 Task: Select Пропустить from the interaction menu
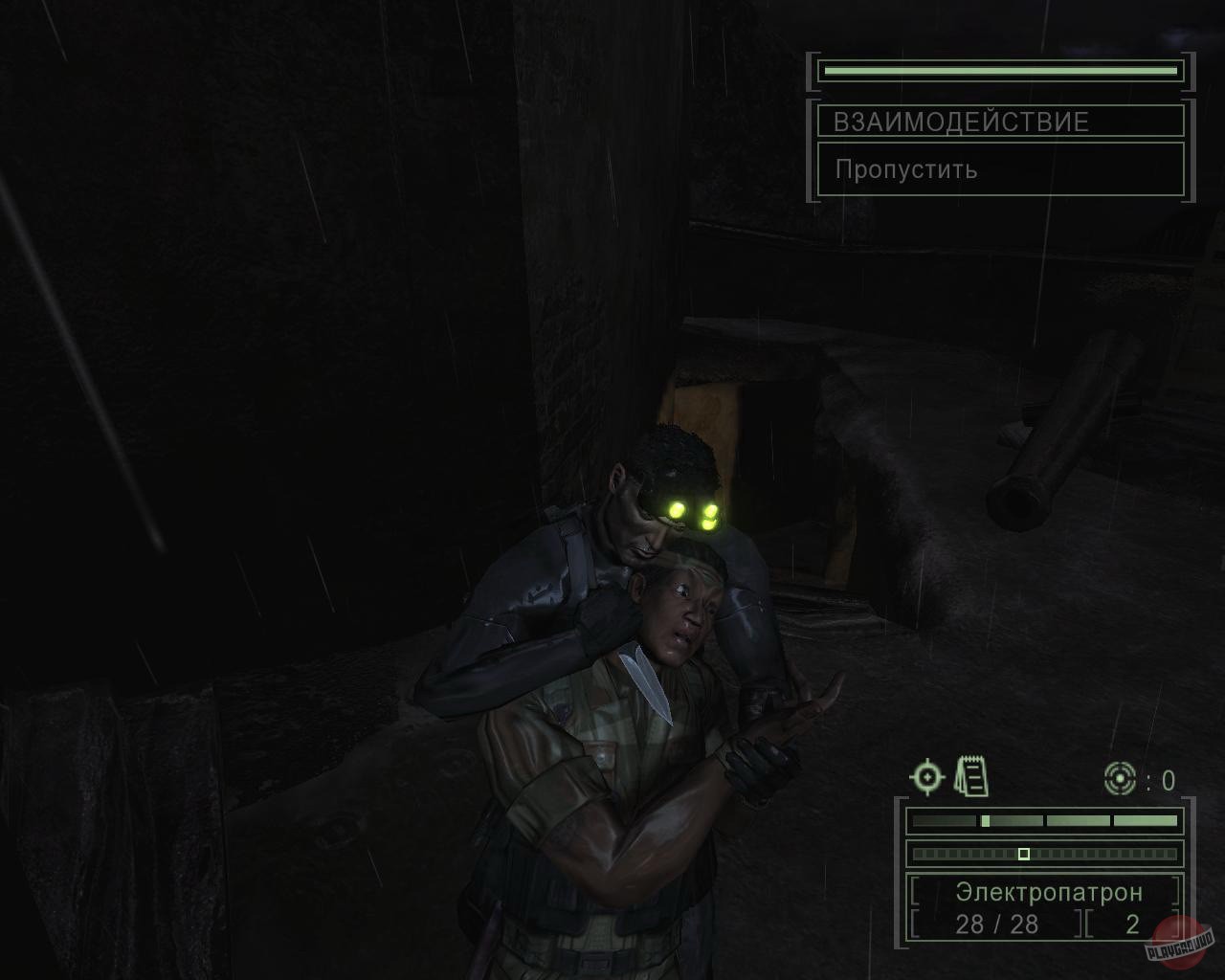click(905, 169)
